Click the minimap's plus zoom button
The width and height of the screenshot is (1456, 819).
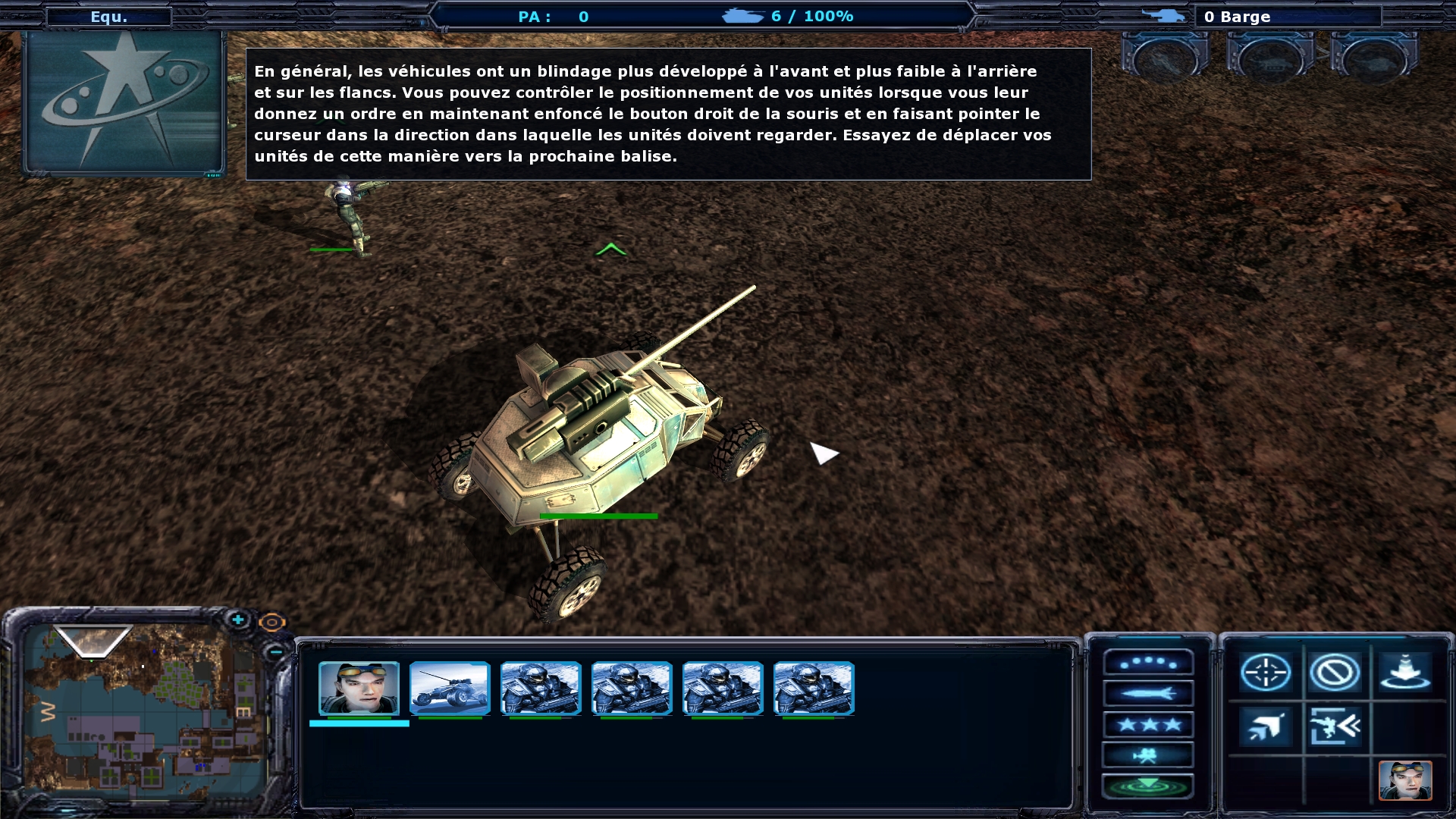click(x=238, y=620)
